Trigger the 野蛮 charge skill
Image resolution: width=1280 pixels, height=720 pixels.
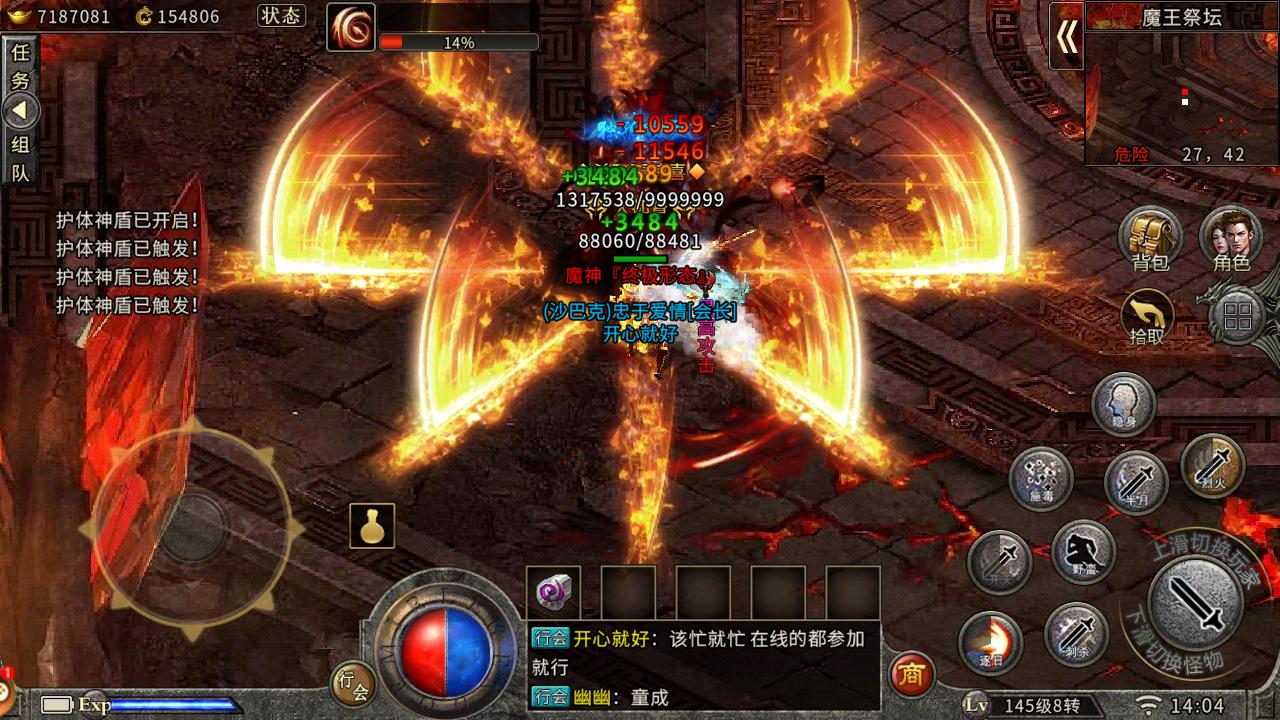tap(1084, 551)
